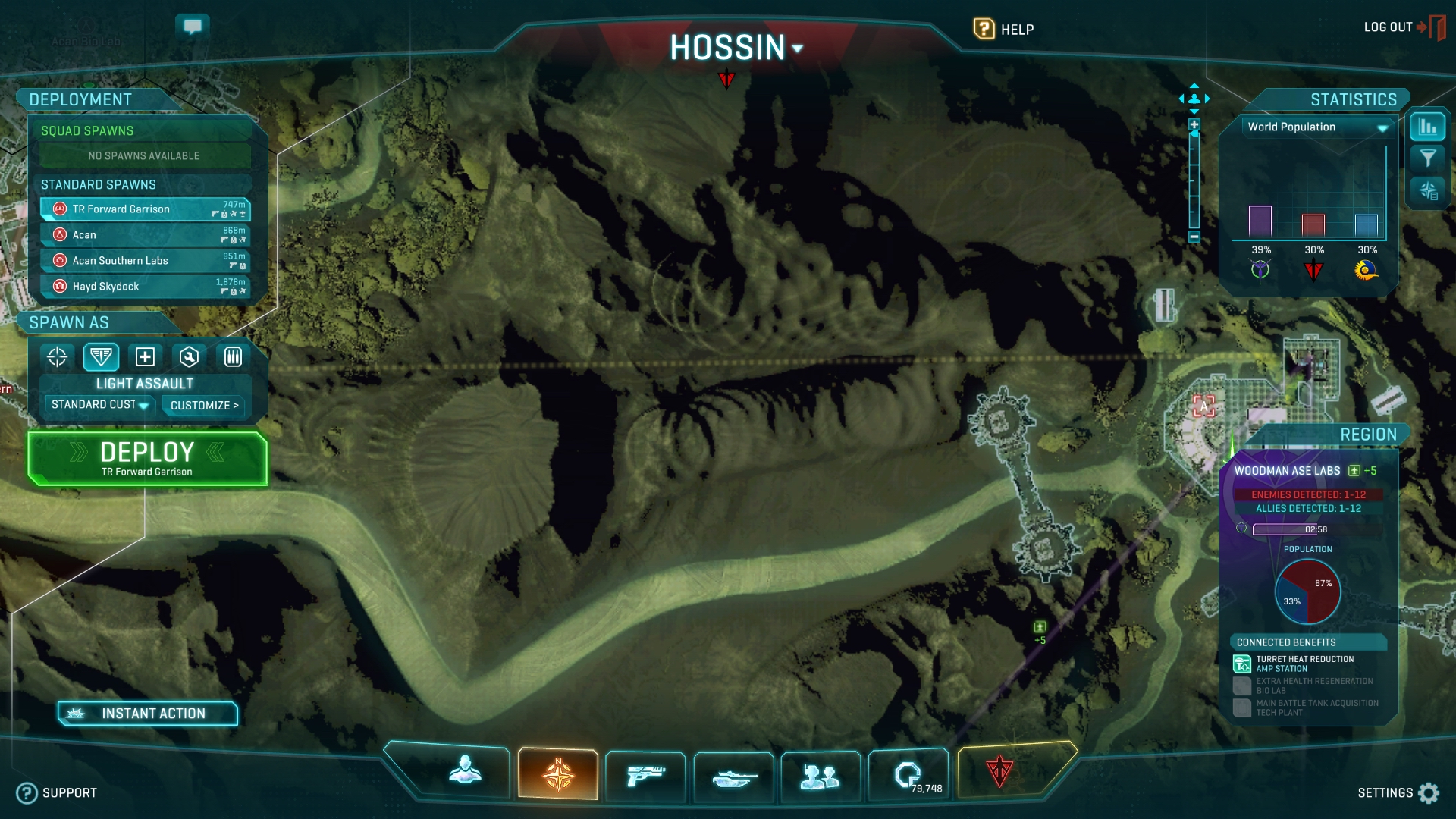This screenshot has height=819, width=1456.
Task: Select the Heavy Assault class icon
Action: coord(233,356)
